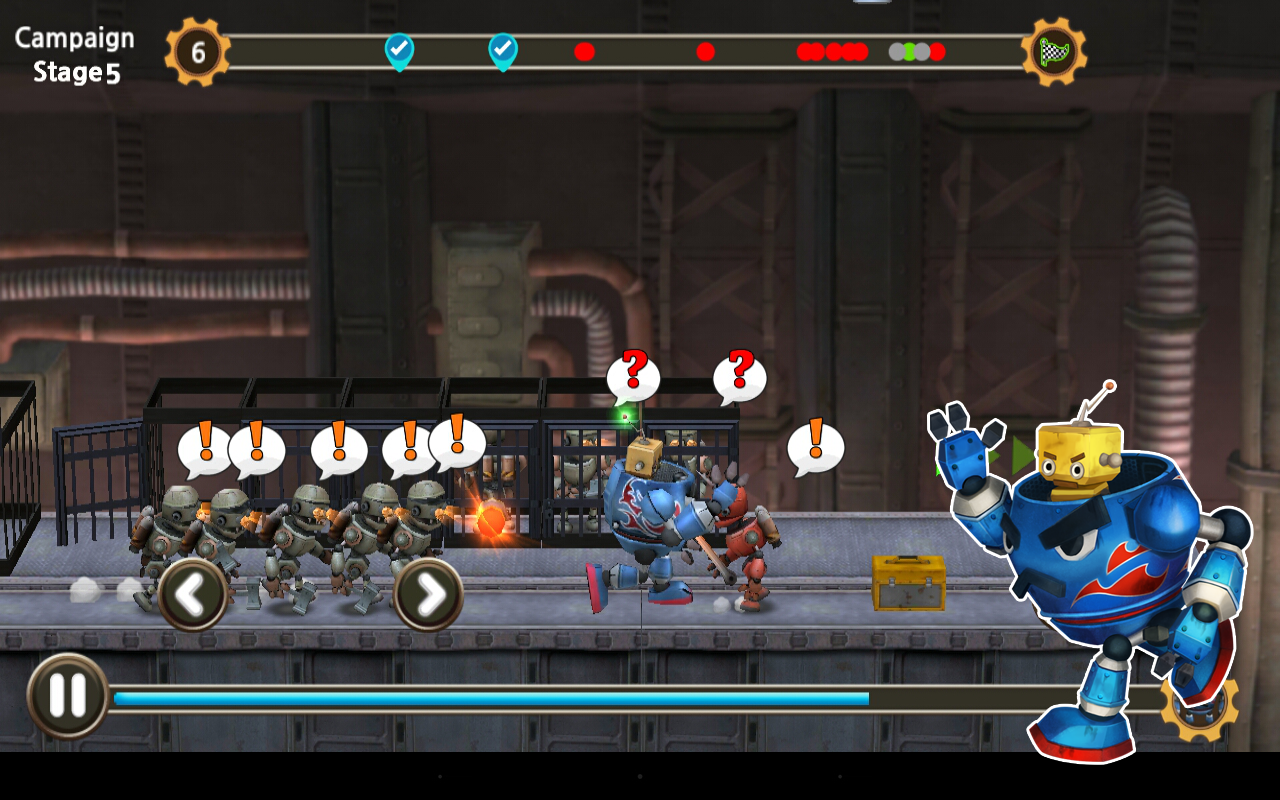Viewport: 1280px width, 800px height.
Task: Tap the right arrow move button
Action: pyautogui.click(x=429, y=595)
